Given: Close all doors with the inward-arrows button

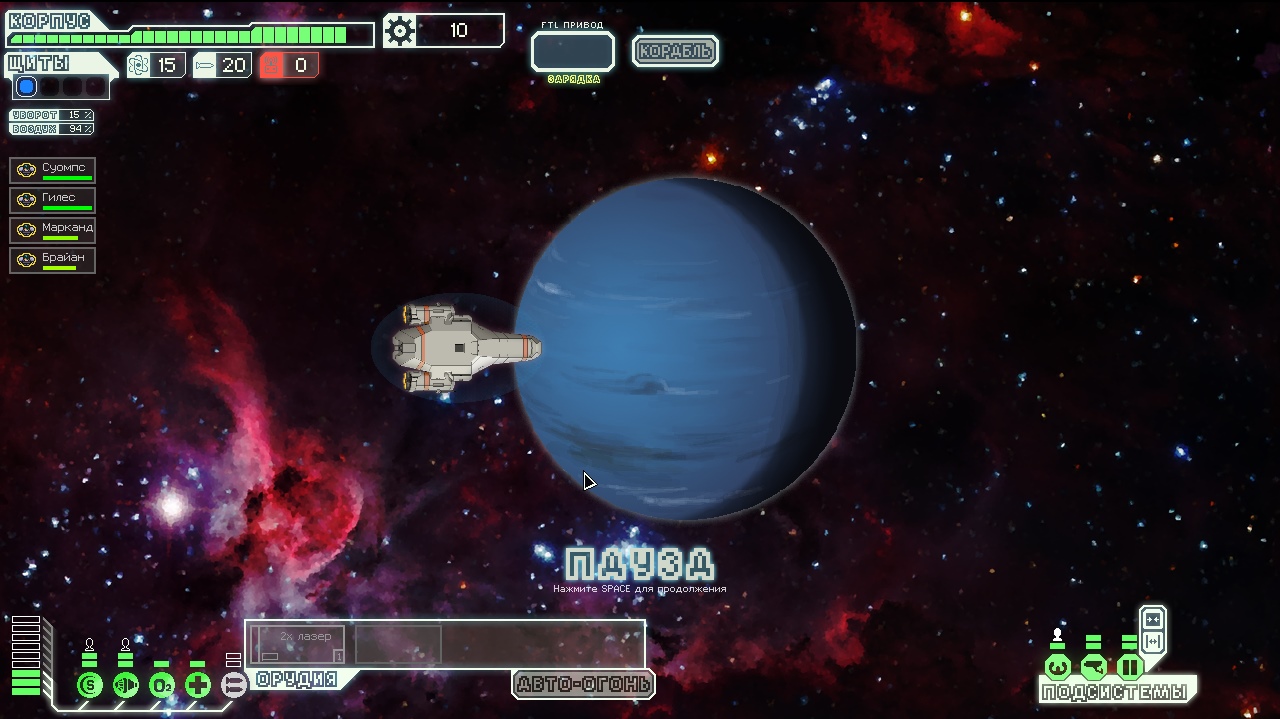Looking at the screenshot, I should tap(1152, 619).
